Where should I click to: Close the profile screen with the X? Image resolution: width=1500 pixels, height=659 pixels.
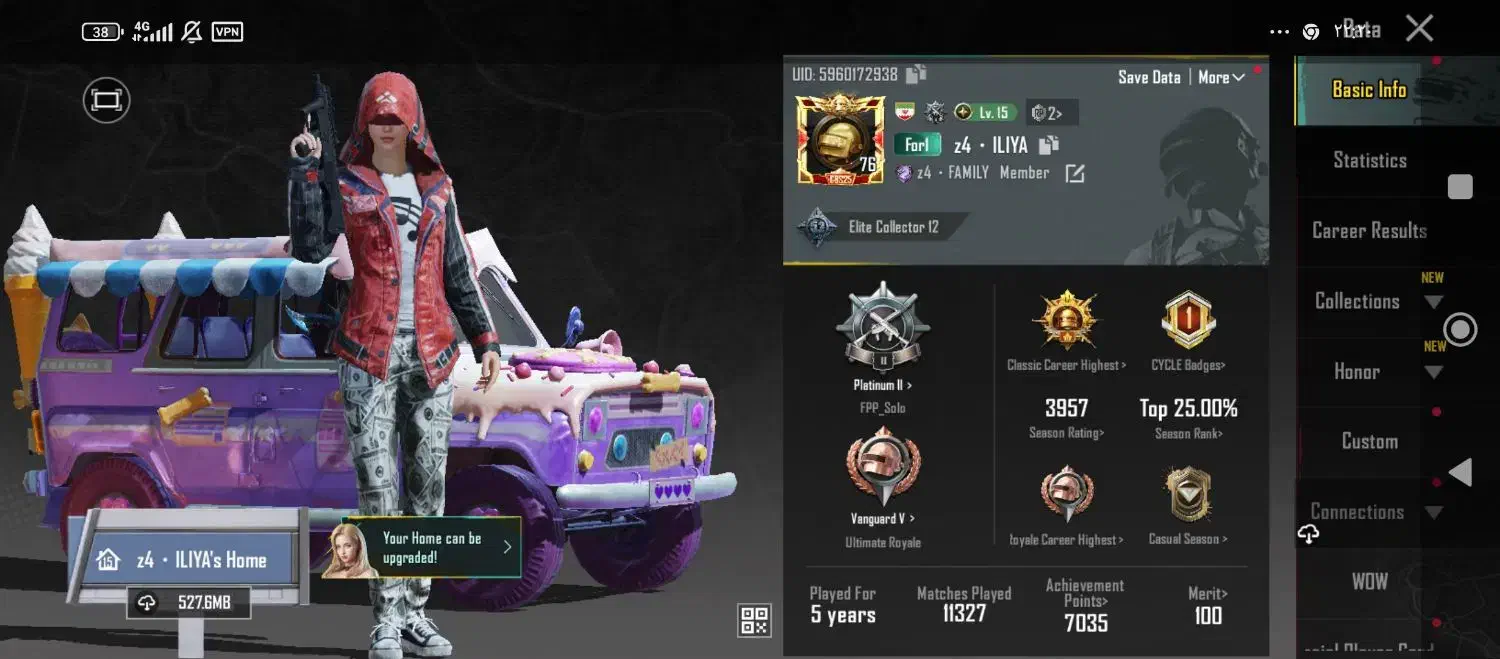point(1419,28)
